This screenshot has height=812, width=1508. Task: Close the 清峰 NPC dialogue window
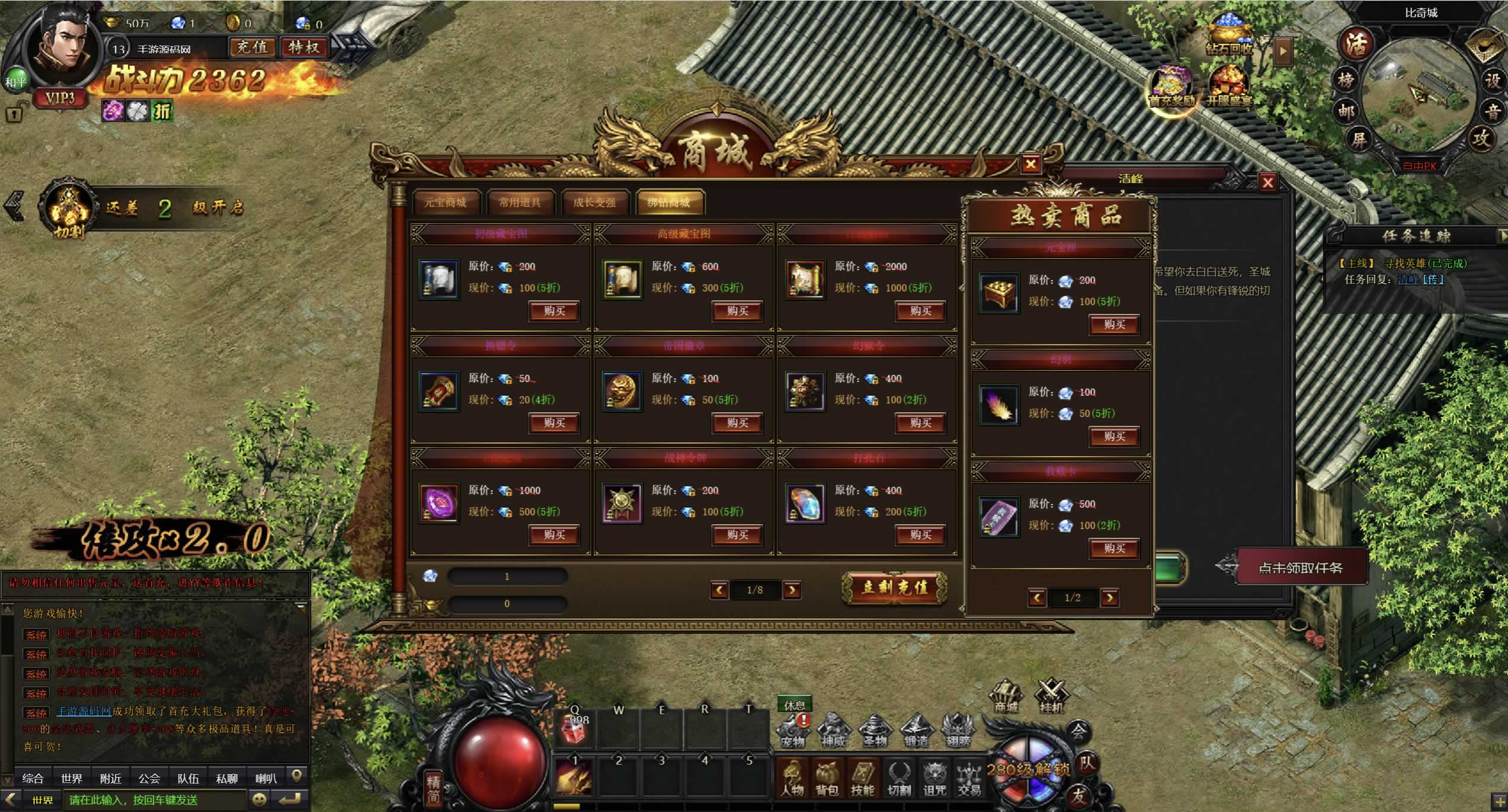click(x=1267, y=182)
